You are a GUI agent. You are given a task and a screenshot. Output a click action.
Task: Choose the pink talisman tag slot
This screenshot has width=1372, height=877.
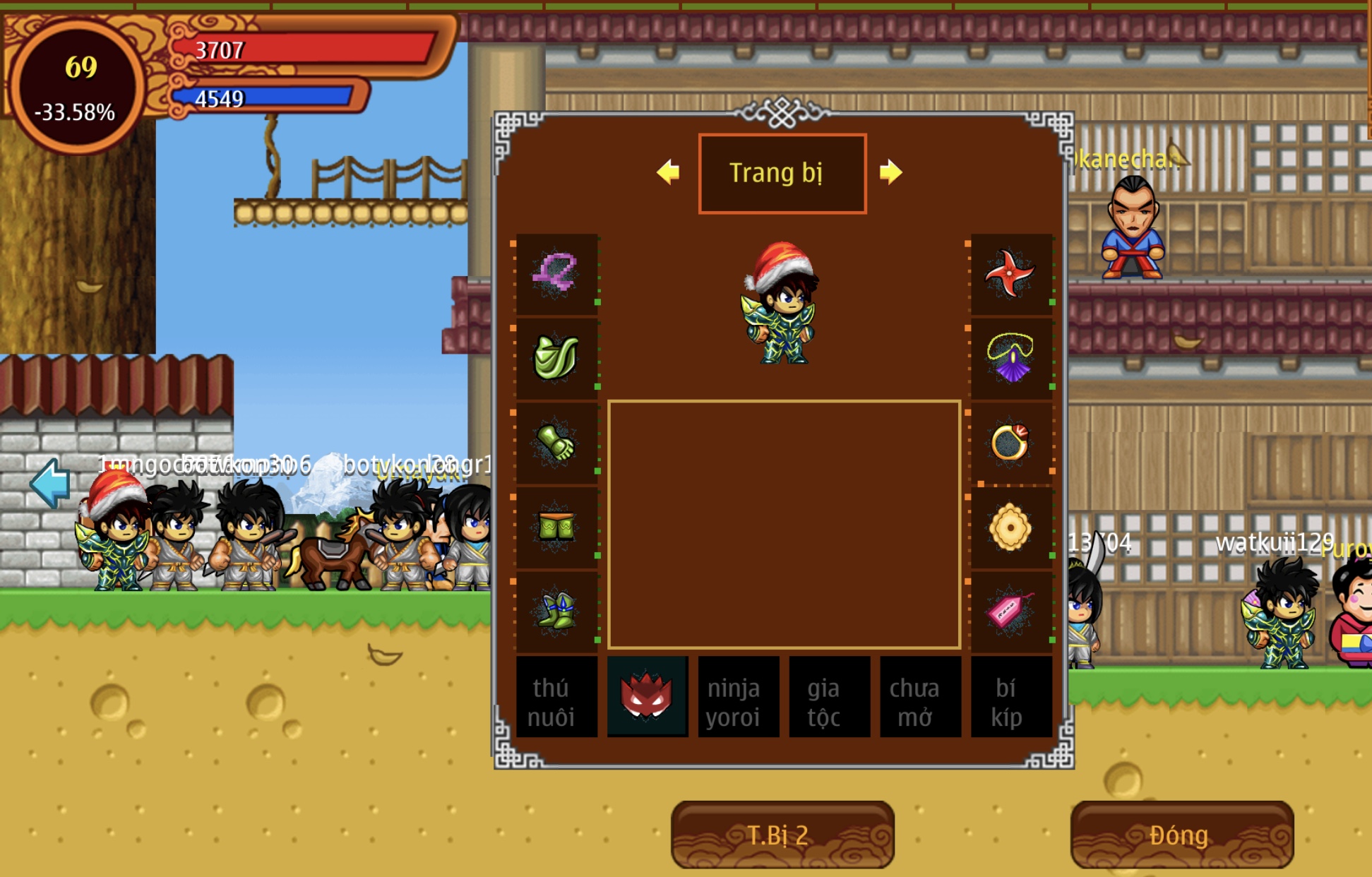click(x=1010, y=611)
